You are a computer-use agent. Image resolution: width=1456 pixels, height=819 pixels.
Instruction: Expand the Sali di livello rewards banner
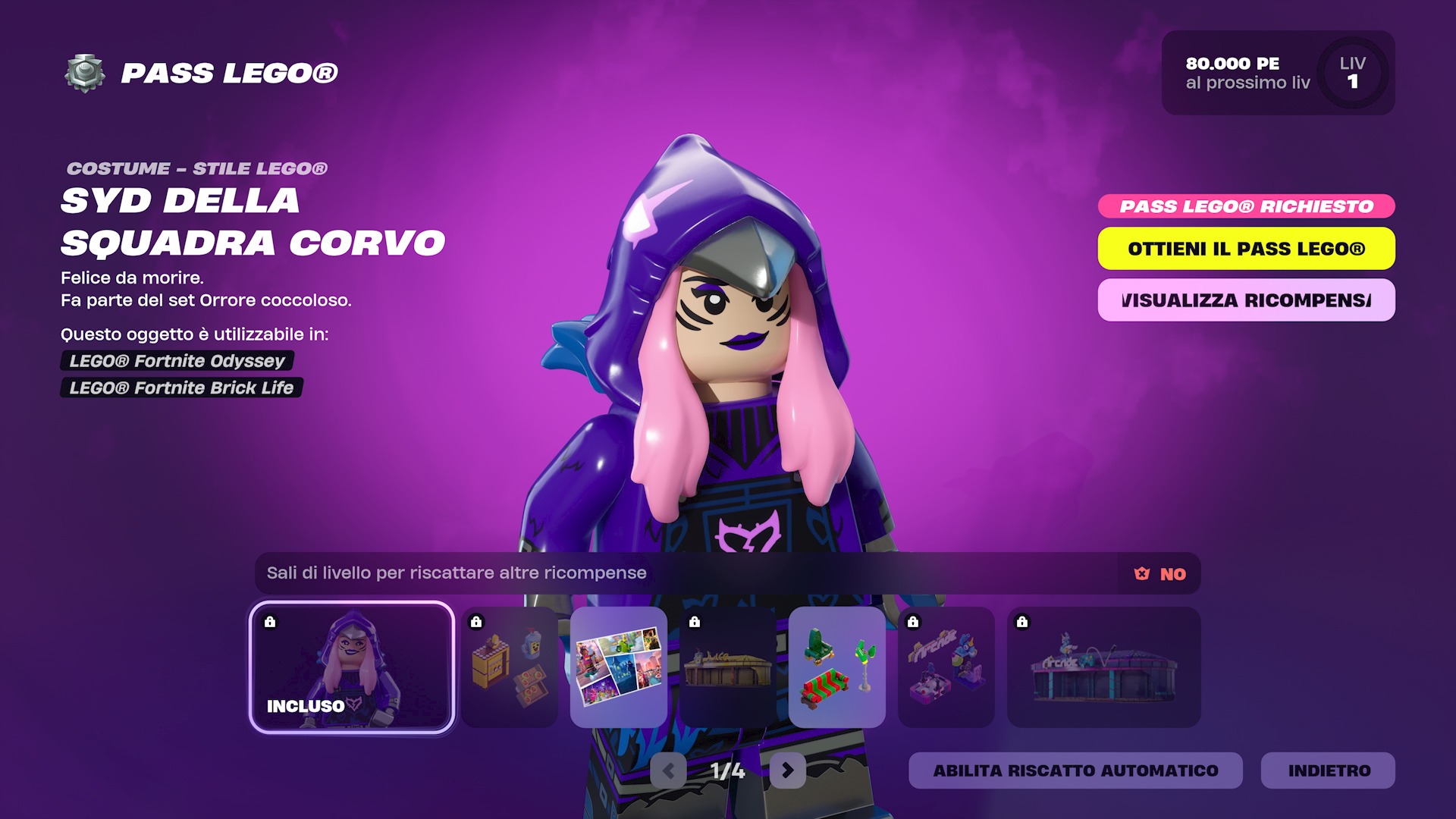coord(455,574)
